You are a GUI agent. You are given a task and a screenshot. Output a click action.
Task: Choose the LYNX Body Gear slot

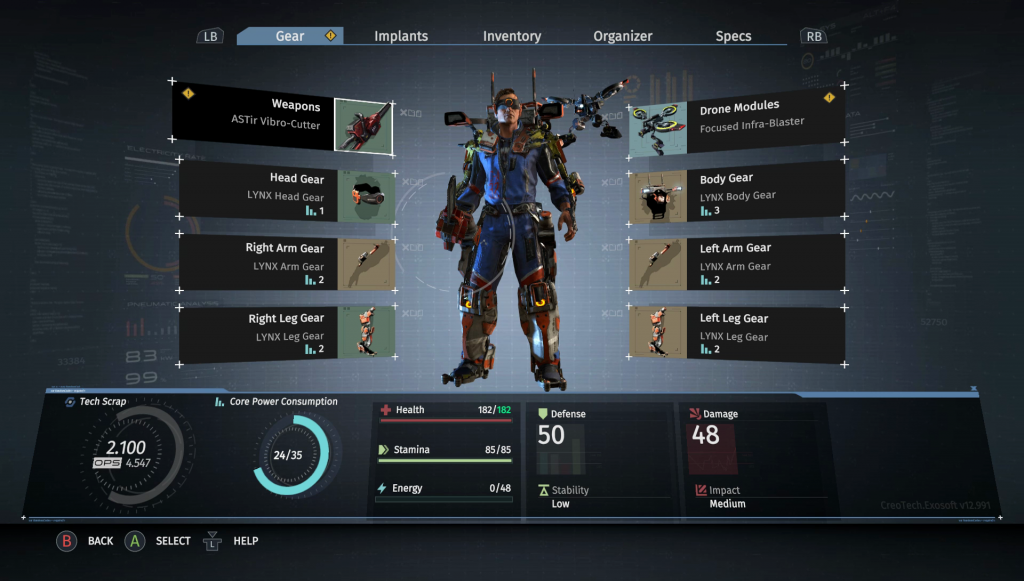(736, 193)
